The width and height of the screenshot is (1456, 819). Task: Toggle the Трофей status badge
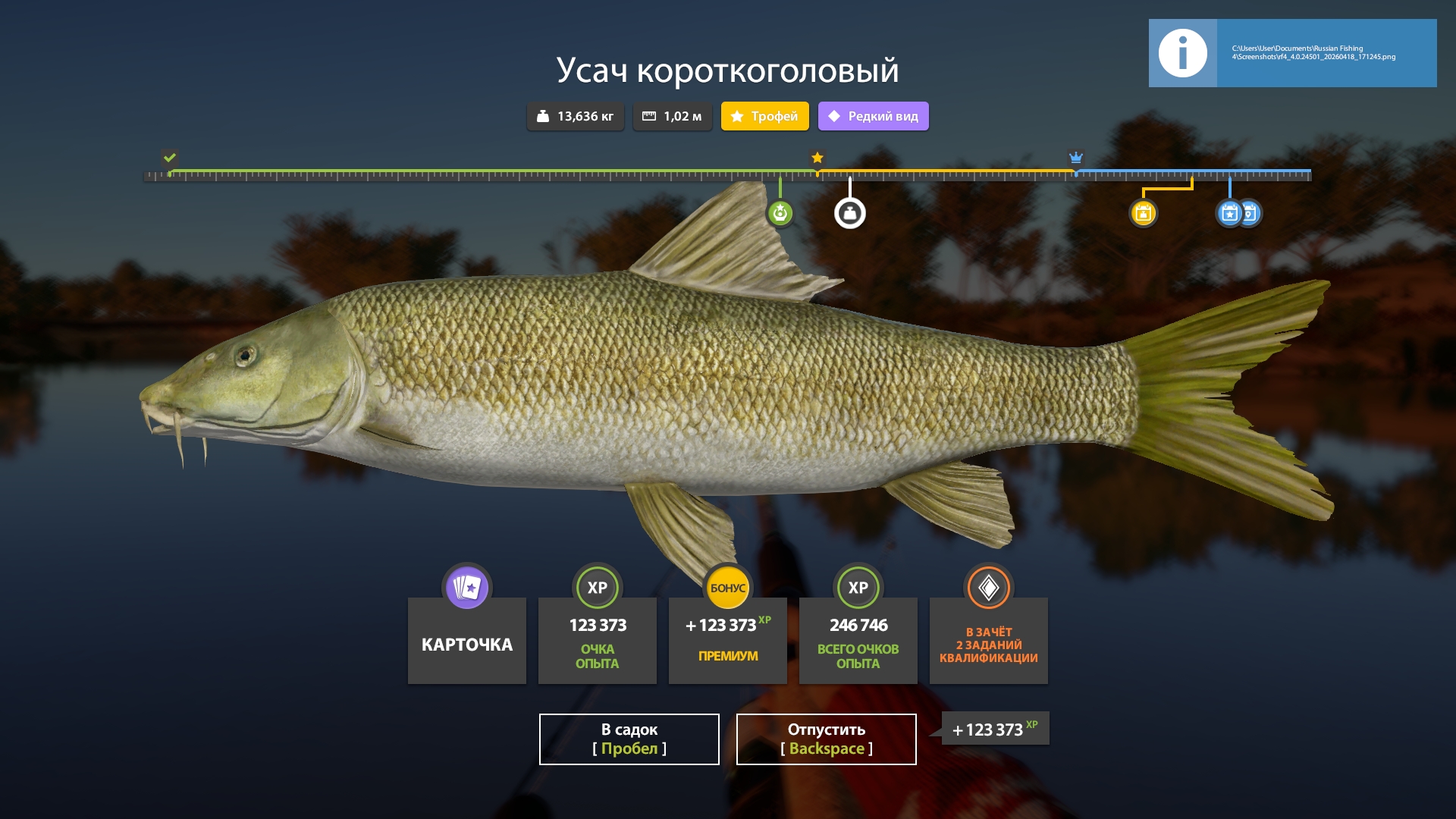point(764,116)
